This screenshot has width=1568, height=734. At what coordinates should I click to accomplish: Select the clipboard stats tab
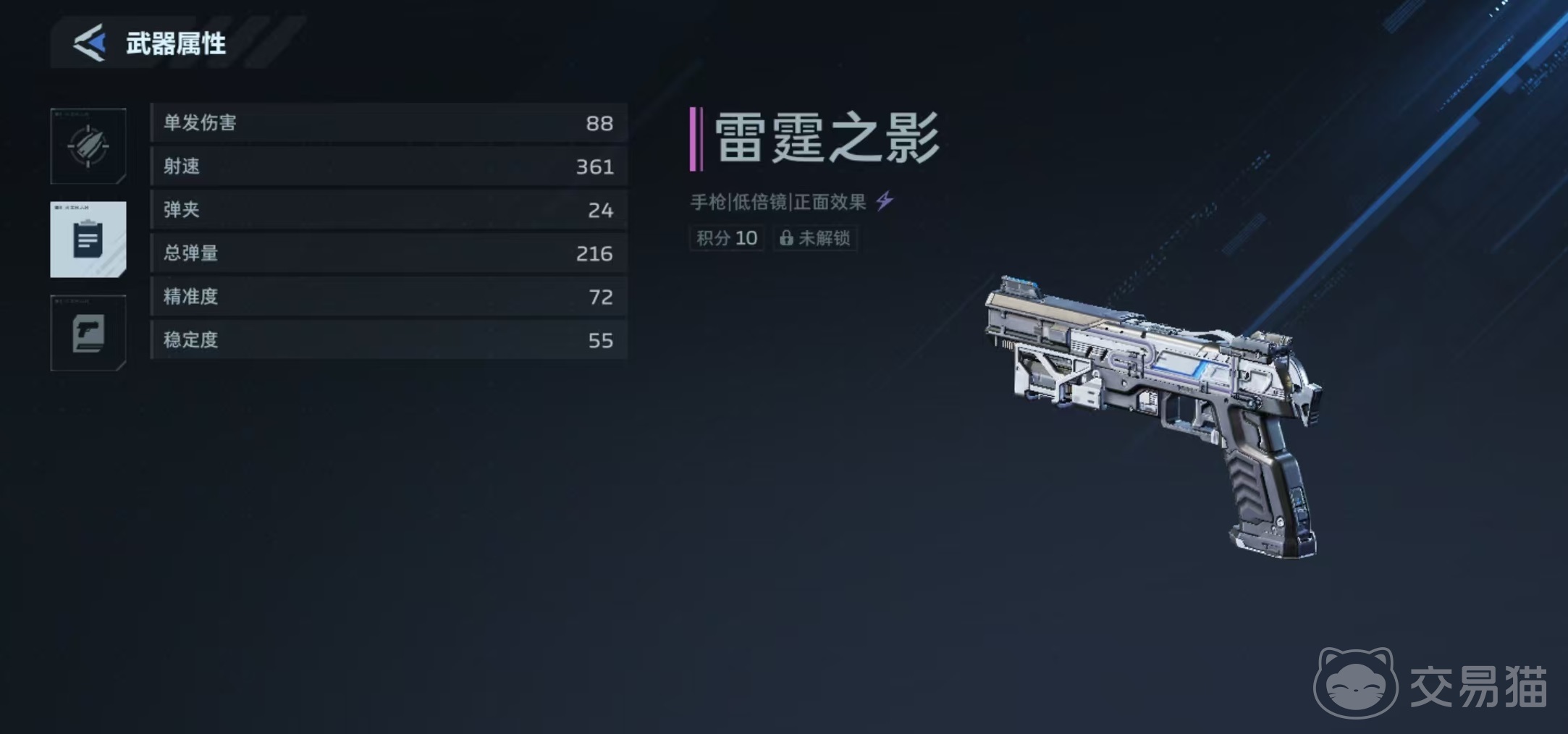click(88, 240)
